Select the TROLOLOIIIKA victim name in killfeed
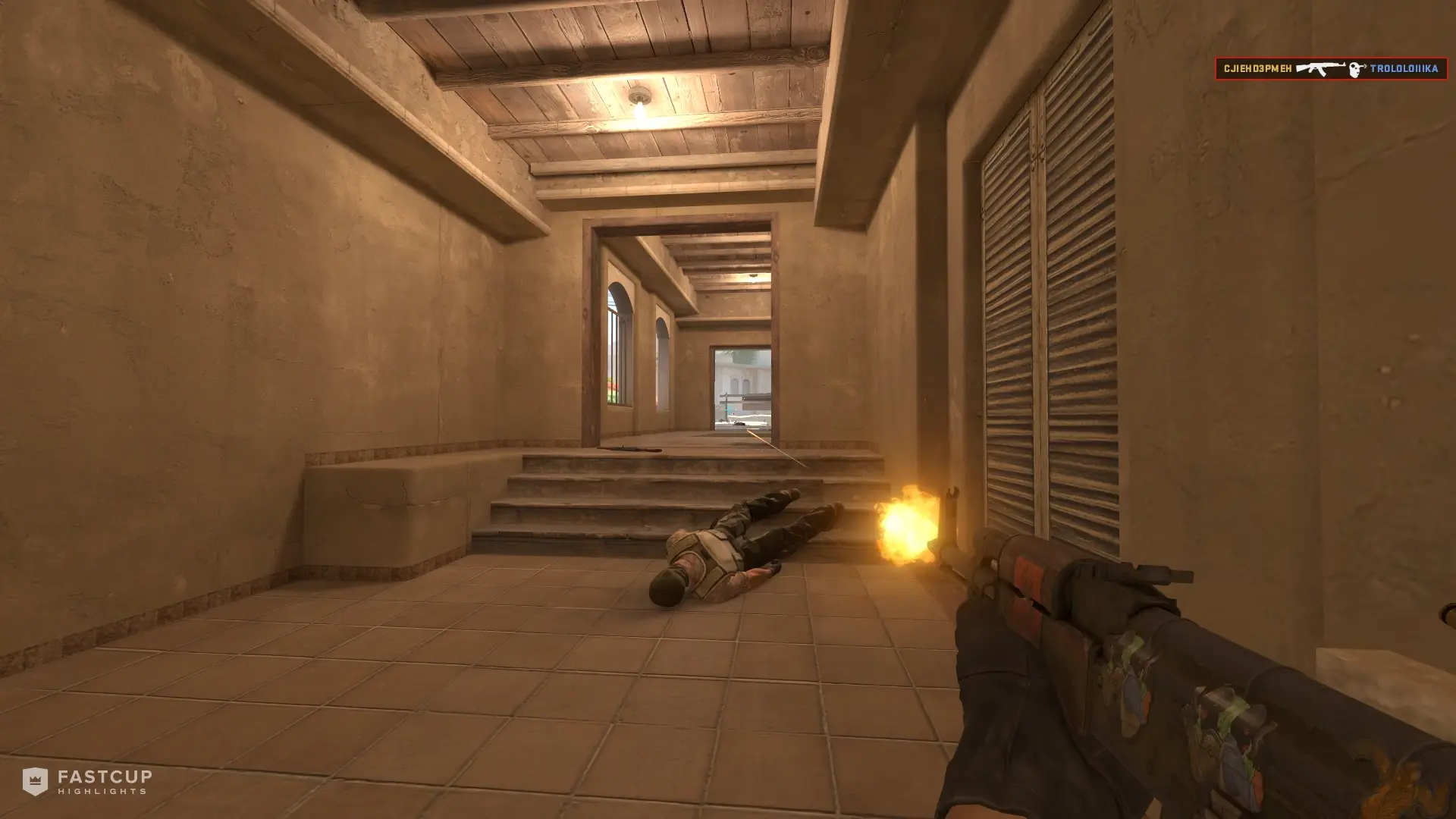Screen dimensions: 1456x819 [1404, 69]
